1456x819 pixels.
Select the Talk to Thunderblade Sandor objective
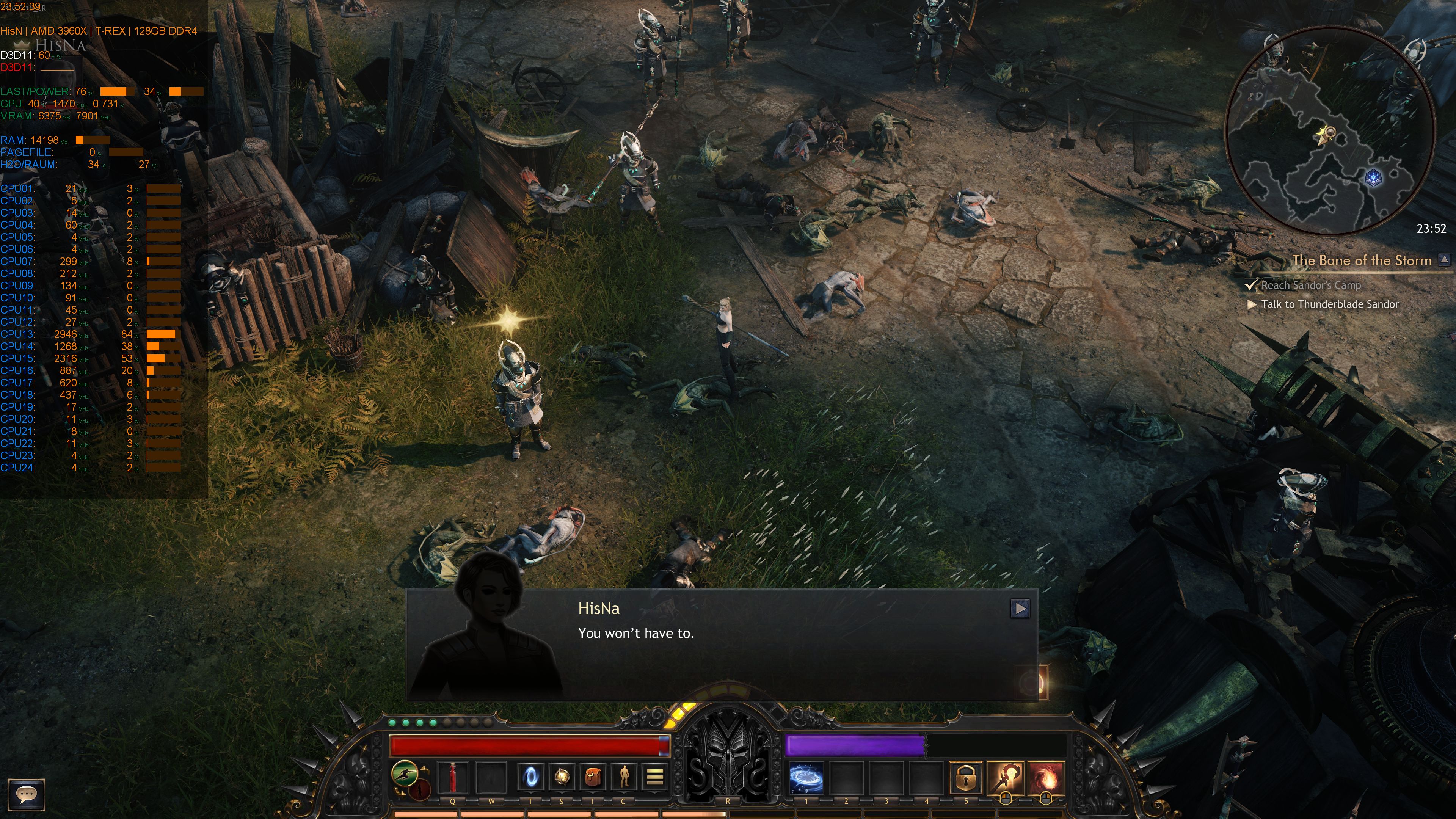point(1328,304)
